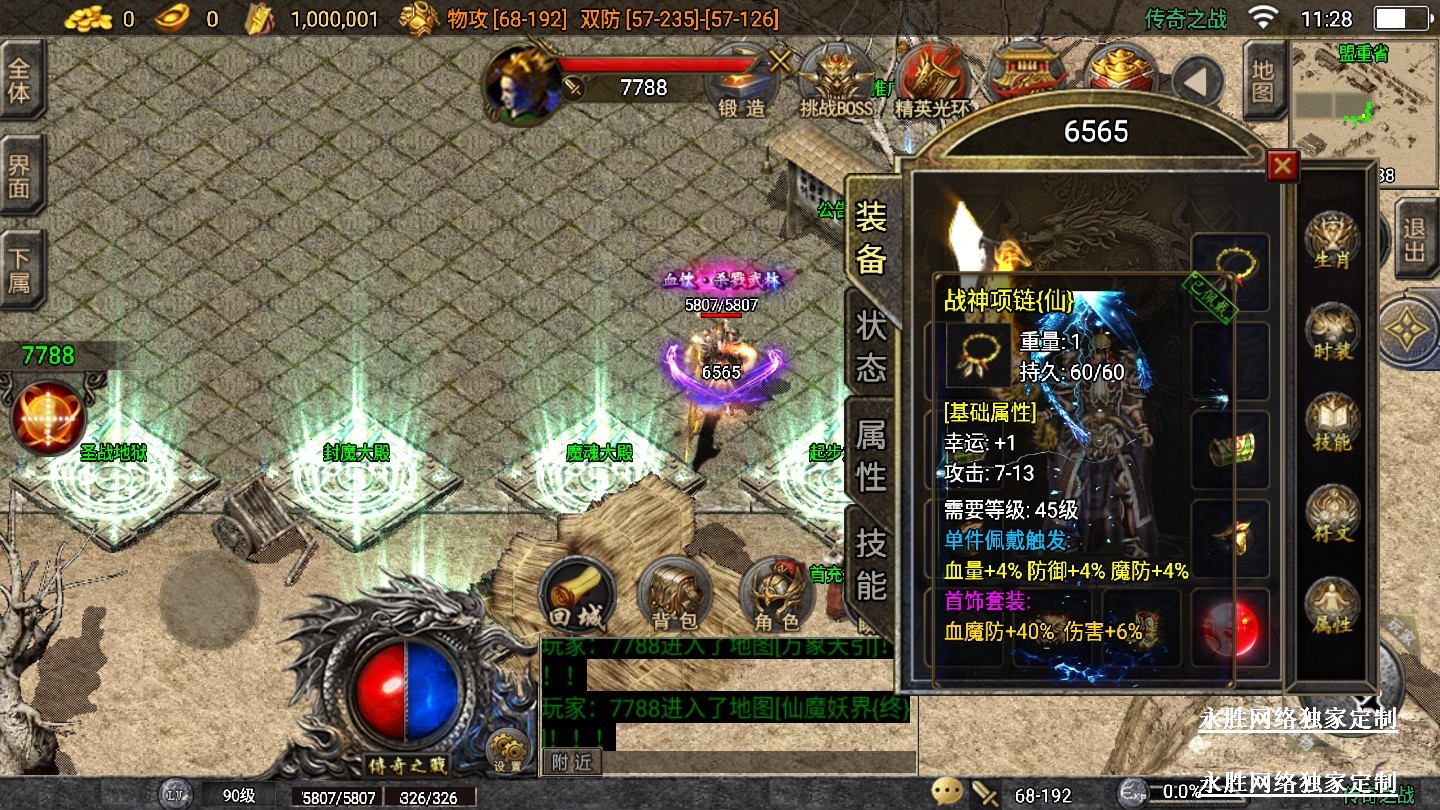
Task: Select the 装备 equipment tab
Action: tap(871, 236)
